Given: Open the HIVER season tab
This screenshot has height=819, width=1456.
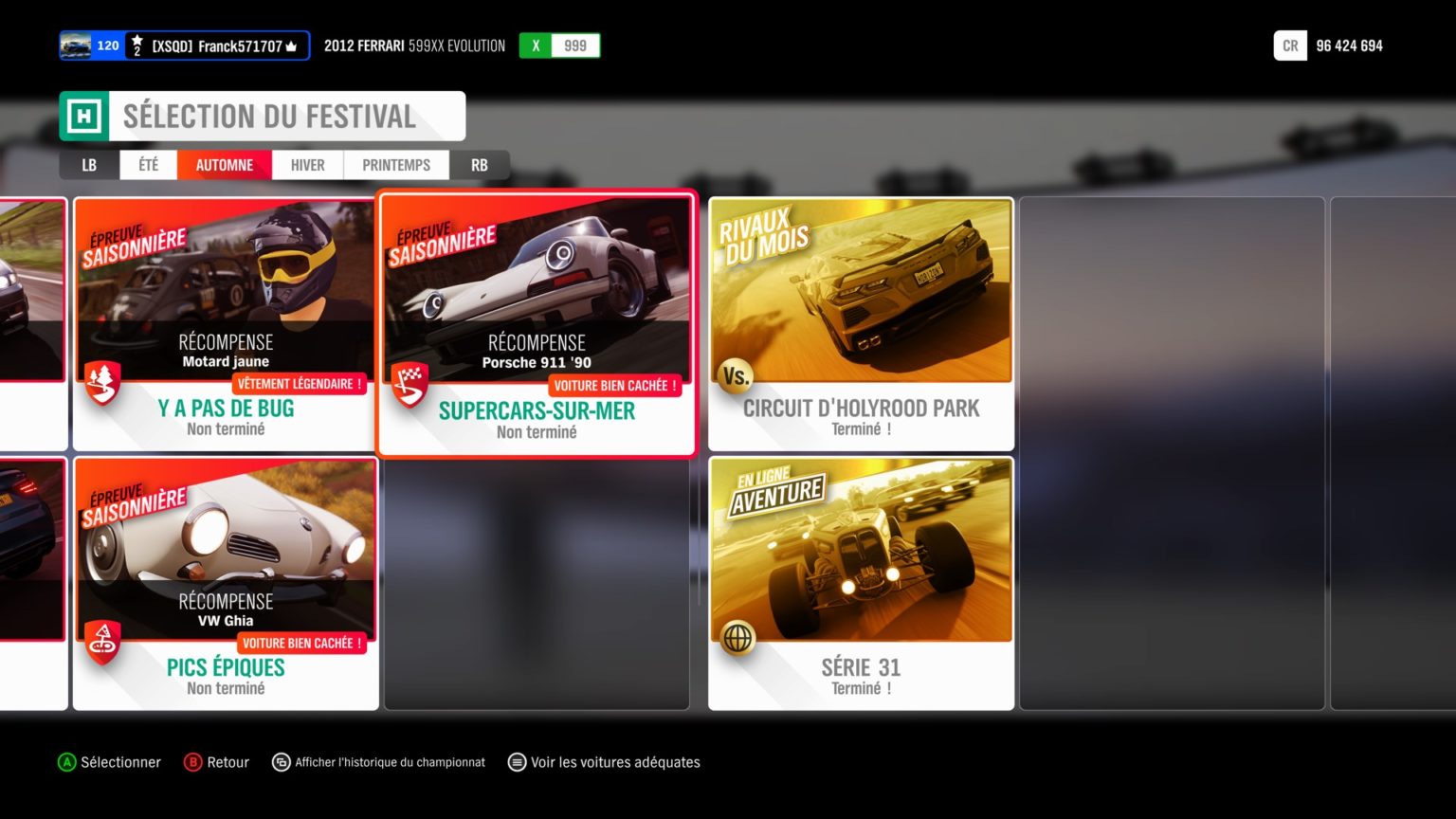Looking at the screenshot, I should coord(307,165).
